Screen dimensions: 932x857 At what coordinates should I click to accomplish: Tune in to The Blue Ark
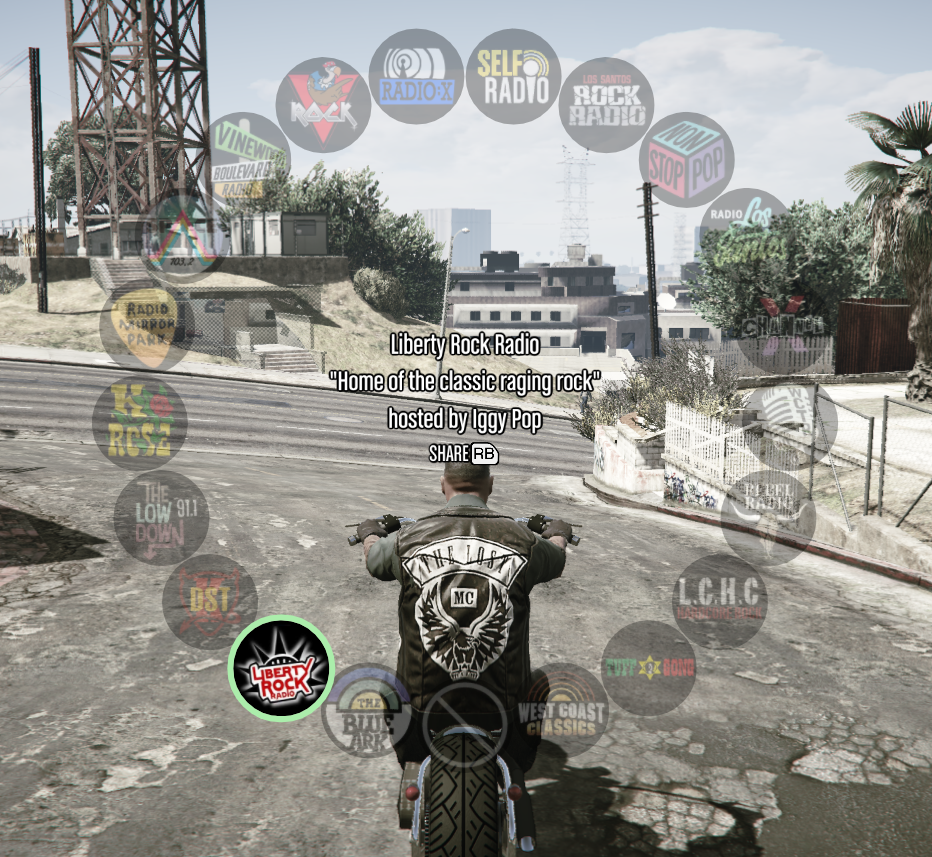369,711
